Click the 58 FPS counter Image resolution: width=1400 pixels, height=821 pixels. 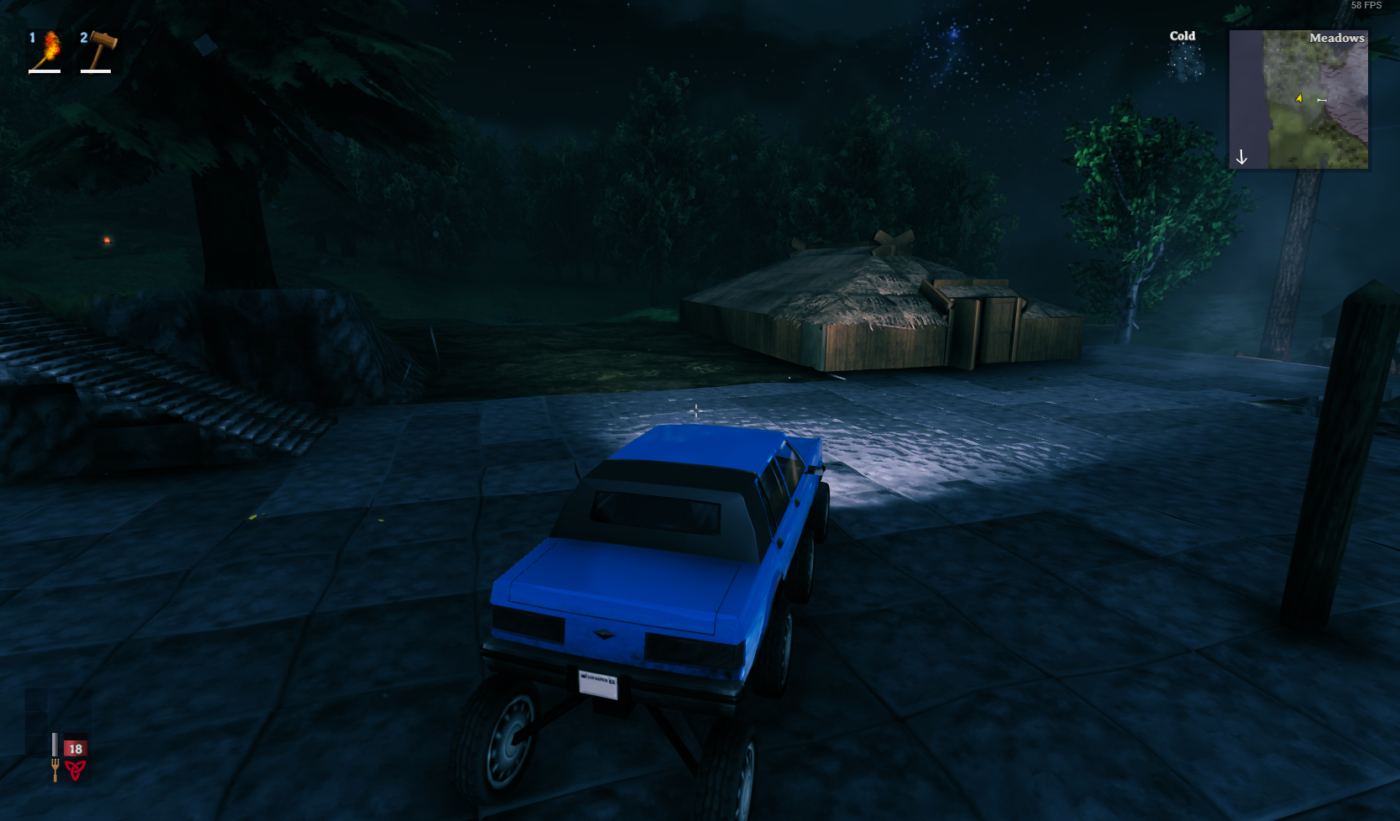[1365, 5]
